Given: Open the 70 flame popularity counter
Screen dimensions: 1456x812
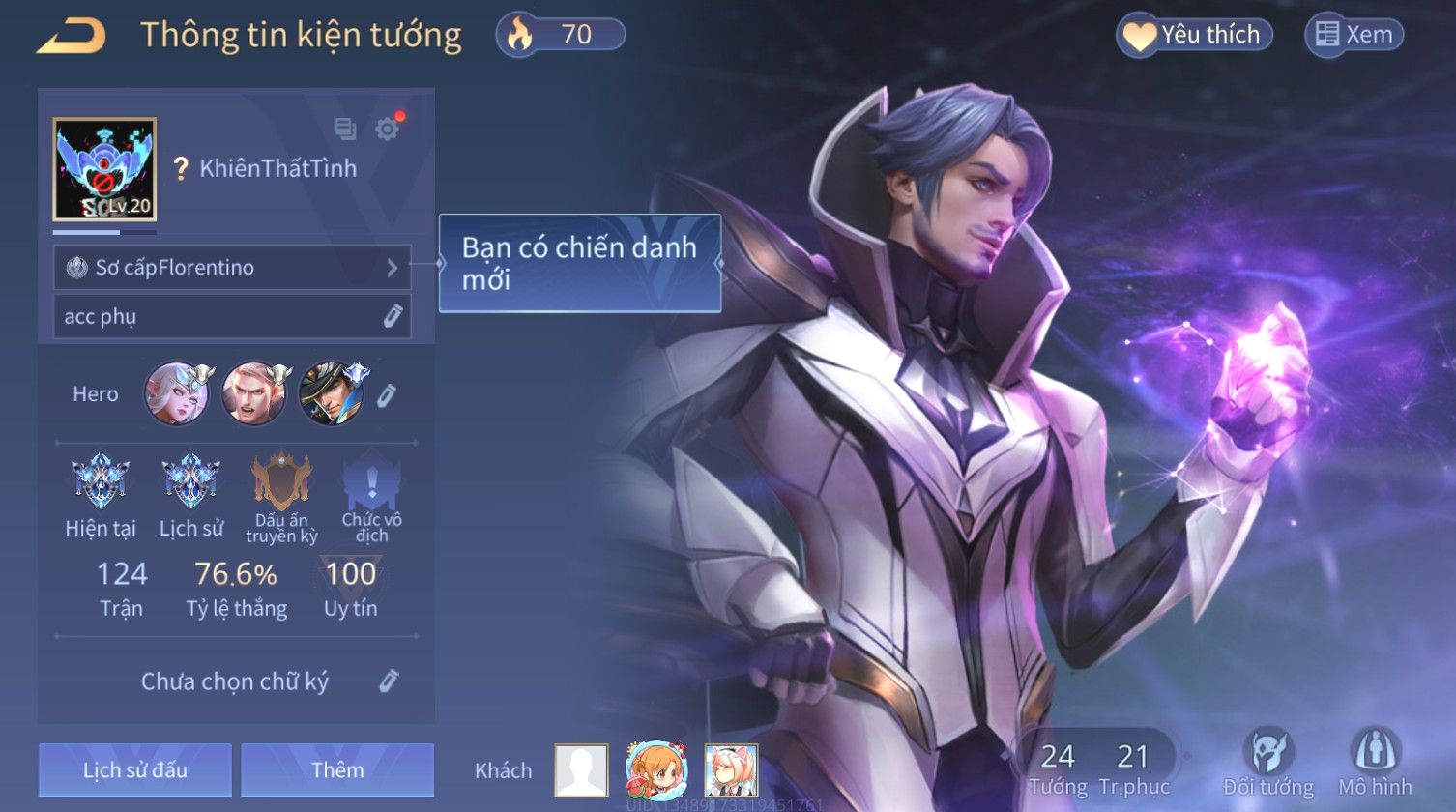Looking at the screenshot, I should click(561, 36).
